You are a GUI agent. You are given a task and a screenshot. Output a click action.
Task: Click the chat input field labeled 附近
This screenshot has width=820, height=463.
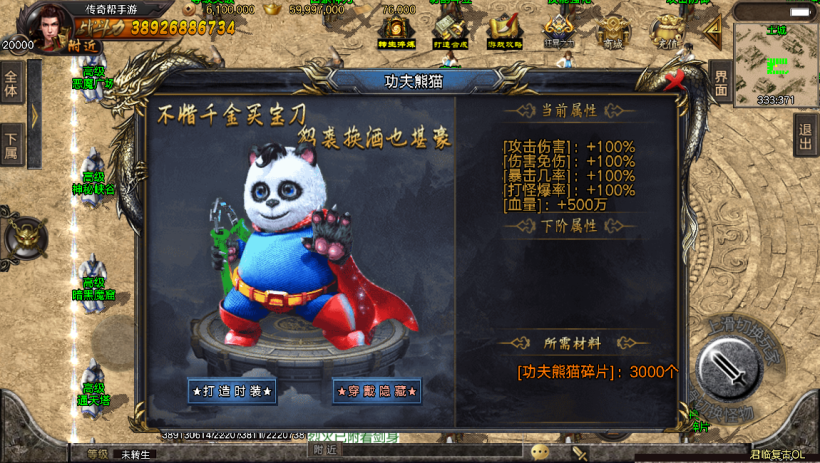(420, 451)
